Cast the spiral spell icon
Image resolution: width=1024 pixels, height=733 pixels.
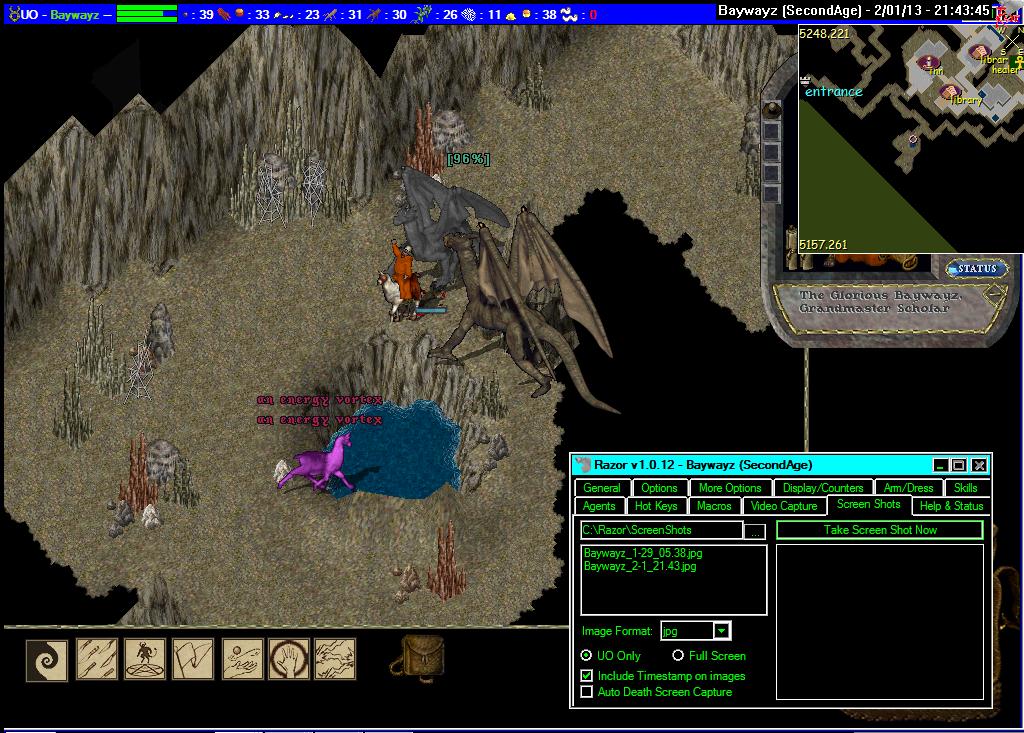47,660
